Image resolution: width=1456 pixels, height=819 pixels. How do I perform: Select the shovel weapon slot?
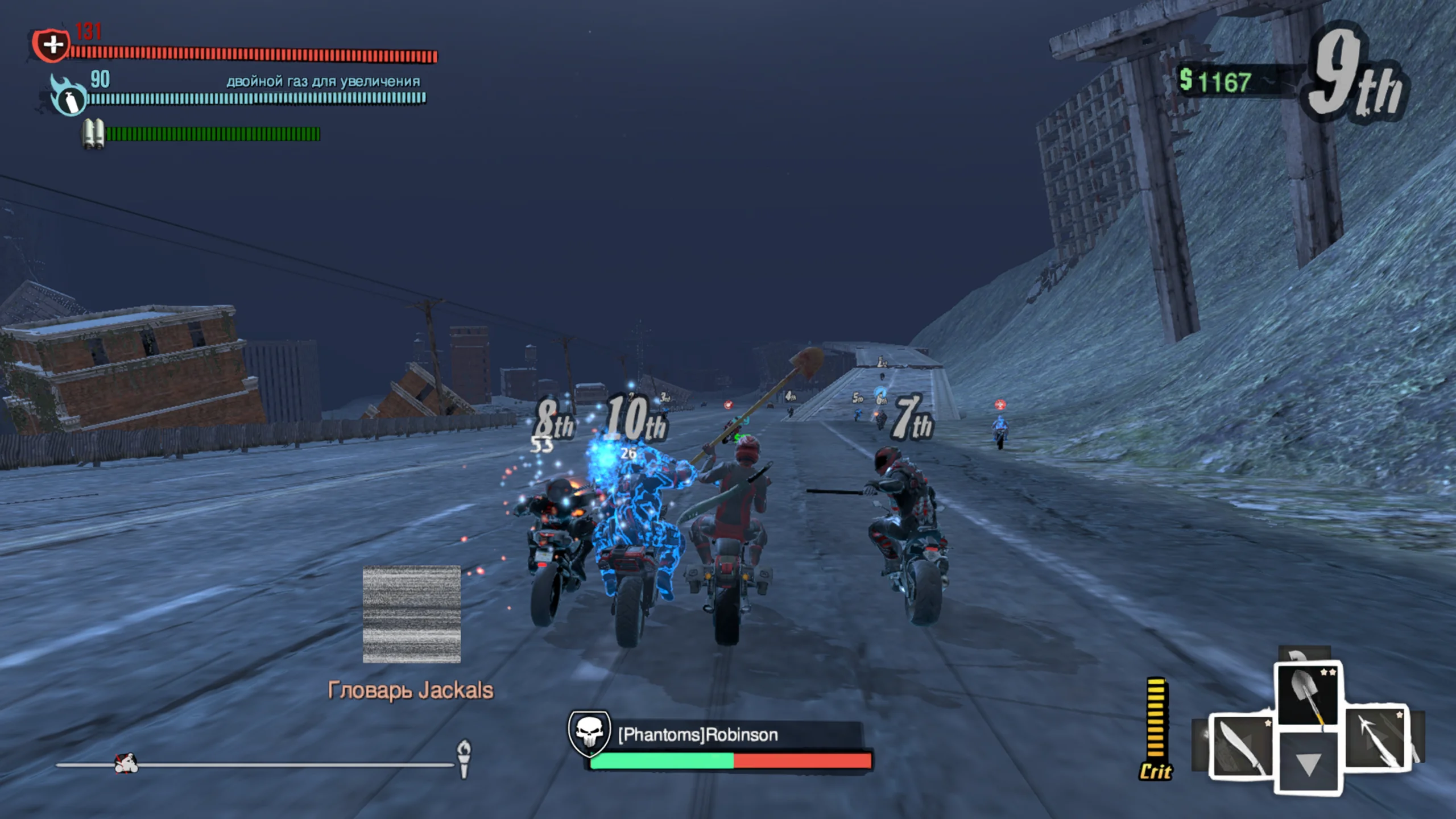[x=1307, y=693]
